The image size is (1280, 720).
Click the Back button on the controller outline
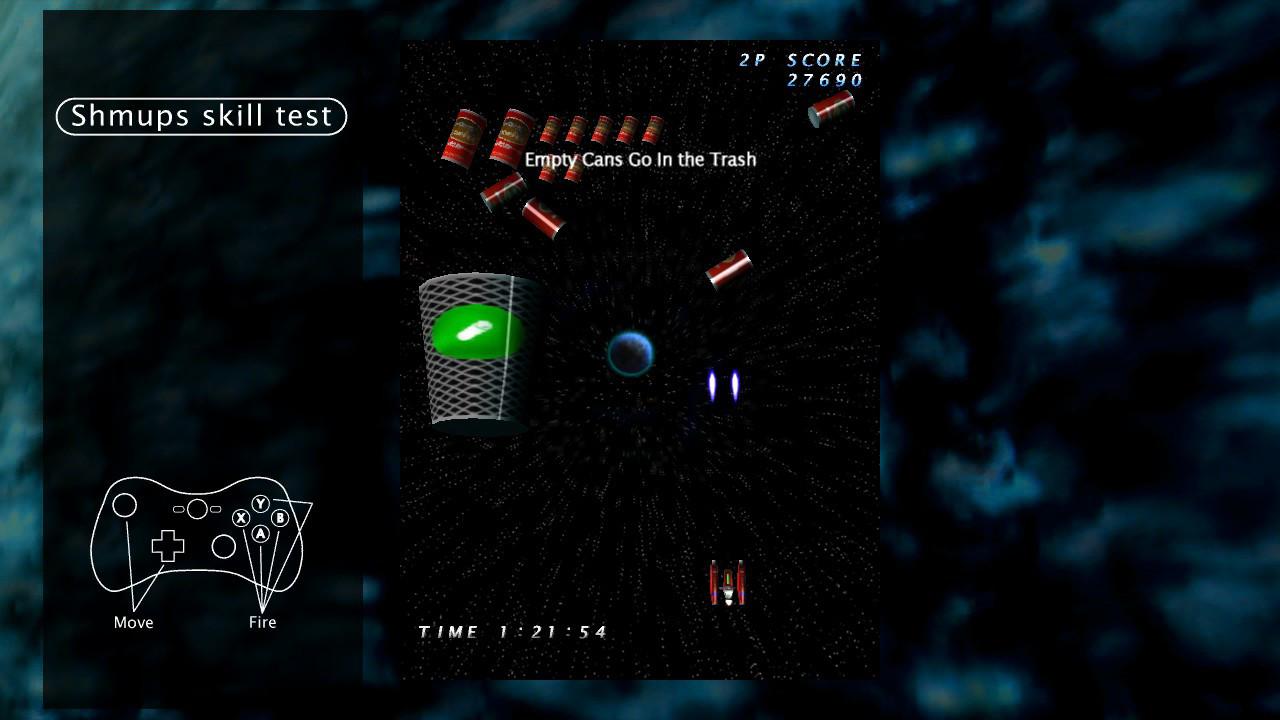click(x=179, y=509)
